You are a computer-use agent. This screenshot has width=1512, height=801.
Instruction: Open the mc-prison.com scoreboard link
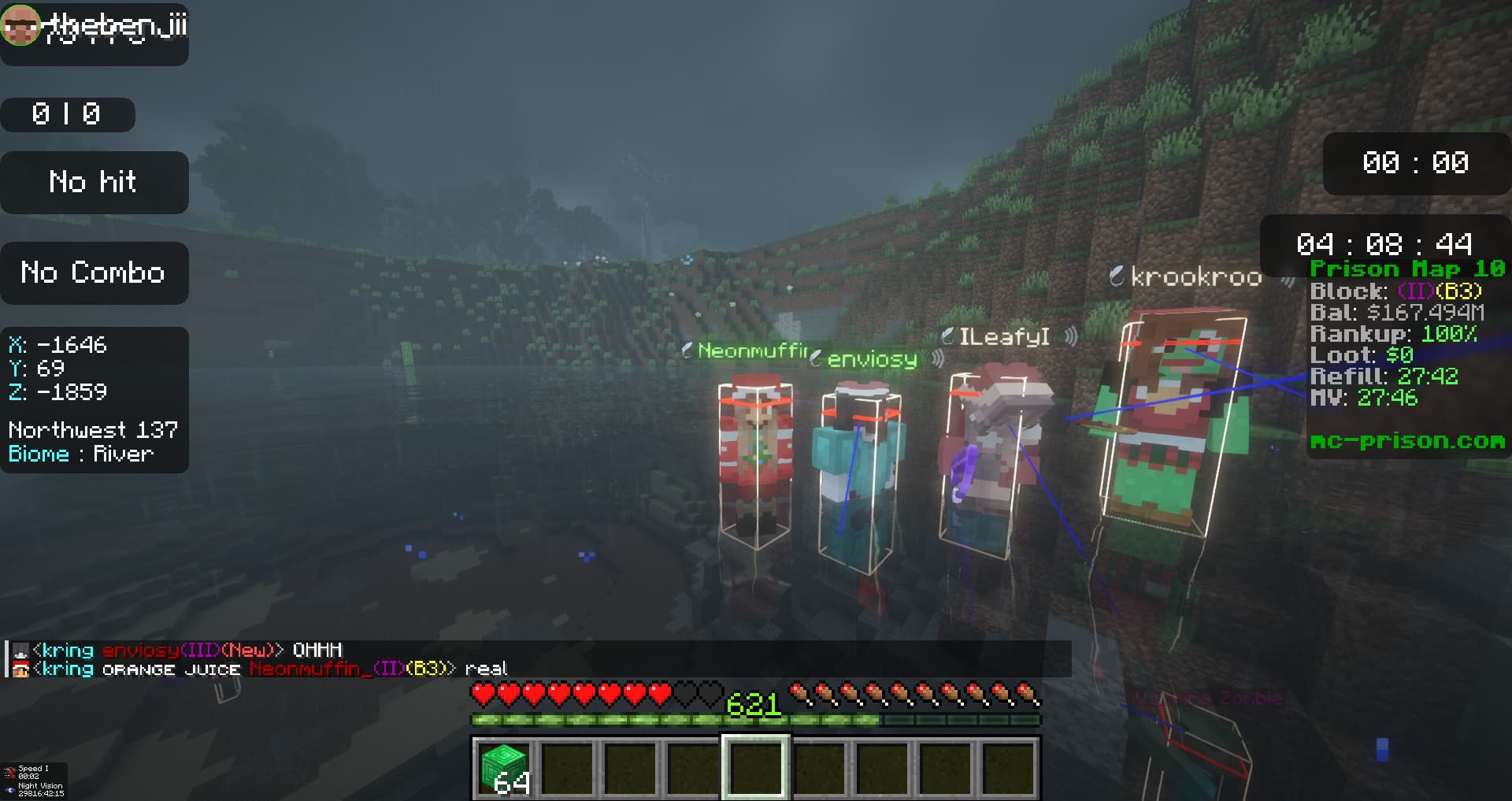click(1406, 441)
